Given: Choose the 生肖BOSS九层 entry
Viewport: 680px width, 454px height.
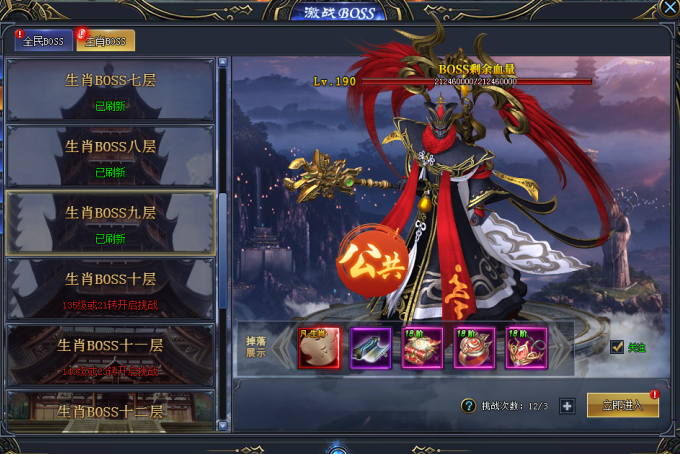Looking at the screenshot, I should (110, 222).
